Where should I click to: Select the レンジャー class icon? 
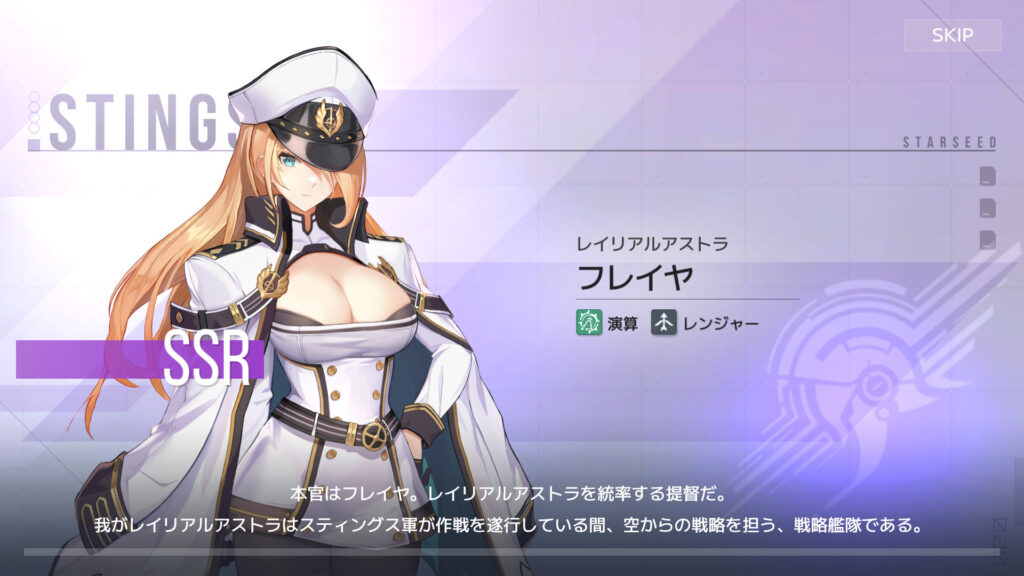[664, 322]
